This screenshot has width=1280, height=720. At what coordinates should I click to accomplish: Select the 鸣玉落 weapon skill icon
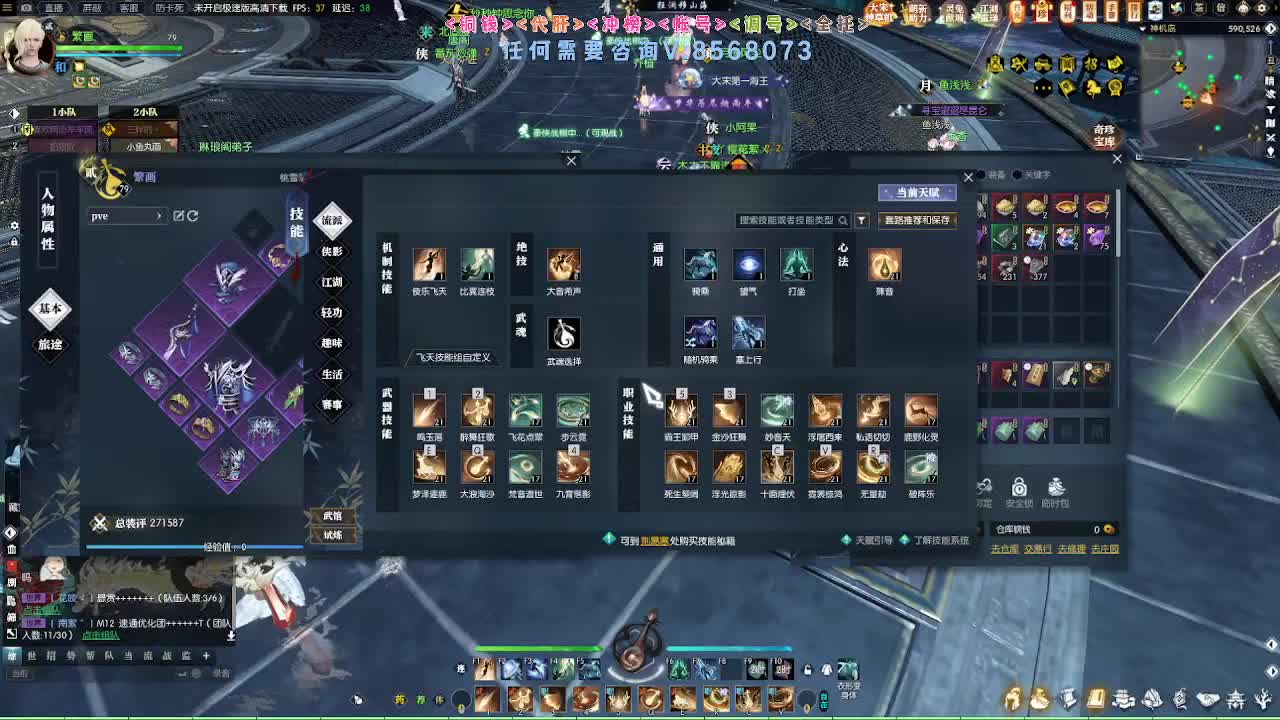click(x=429, y=410)
